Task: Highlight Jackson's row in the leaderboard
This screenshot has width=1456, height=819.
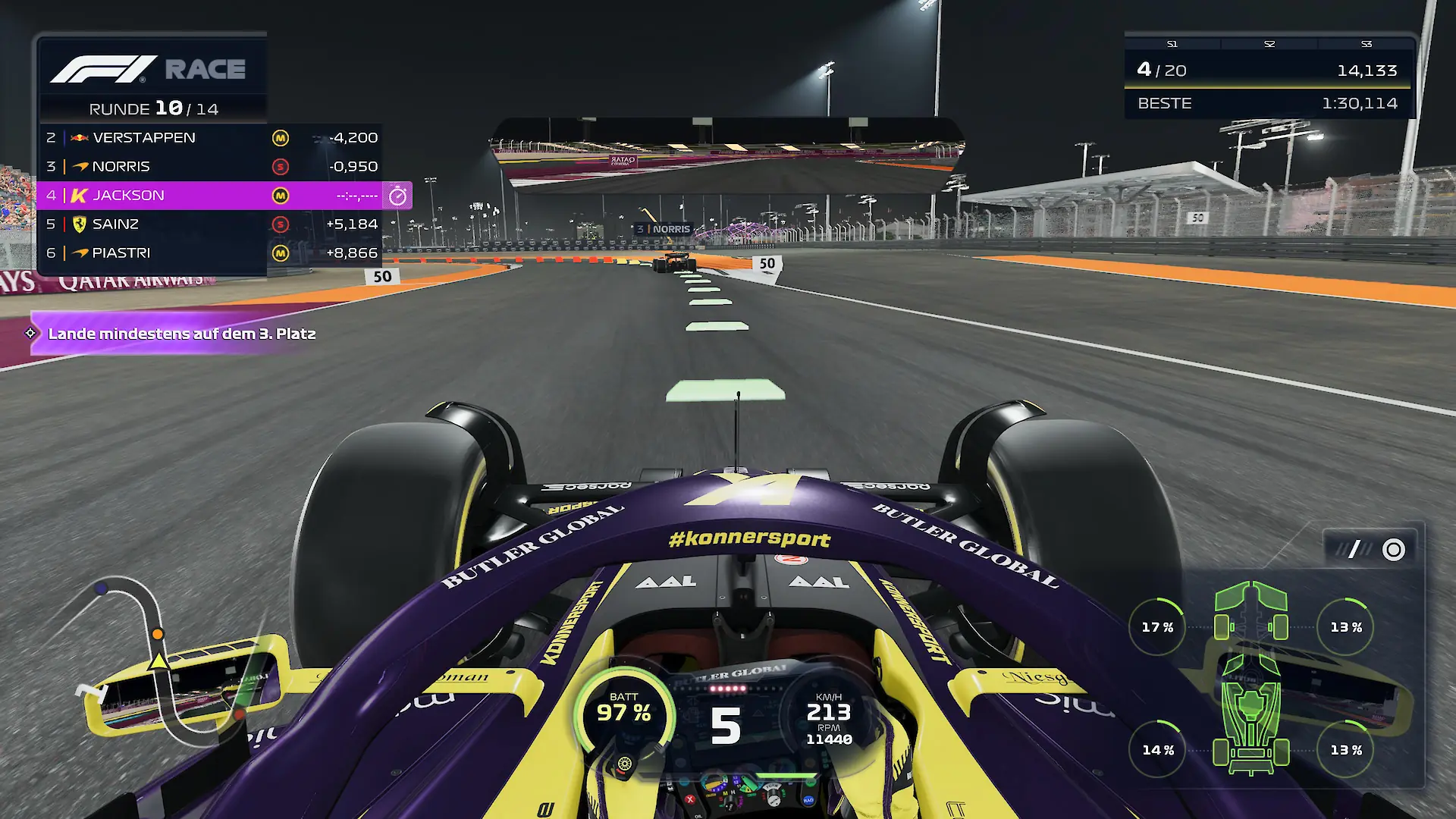Action: click(209, 195)
